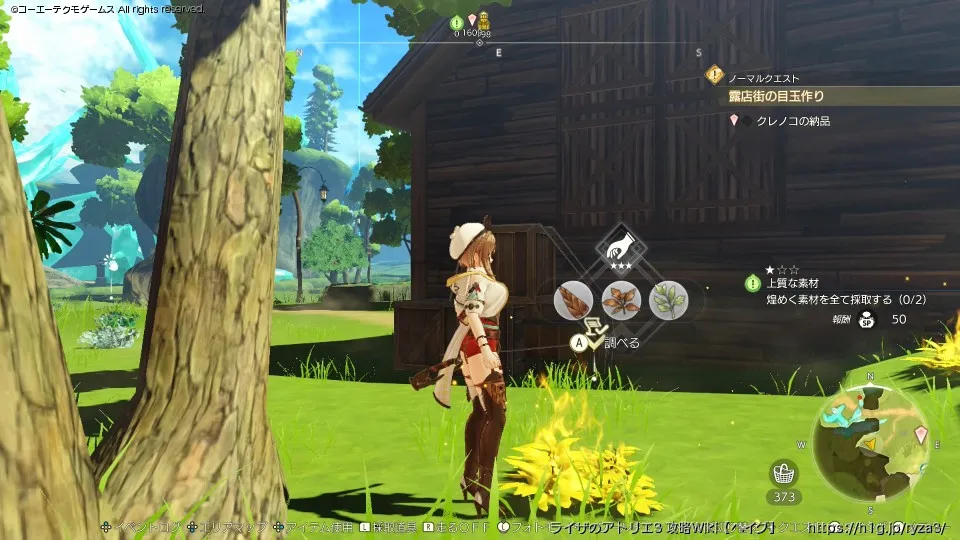Select the green herb material icon

(668, 300)
